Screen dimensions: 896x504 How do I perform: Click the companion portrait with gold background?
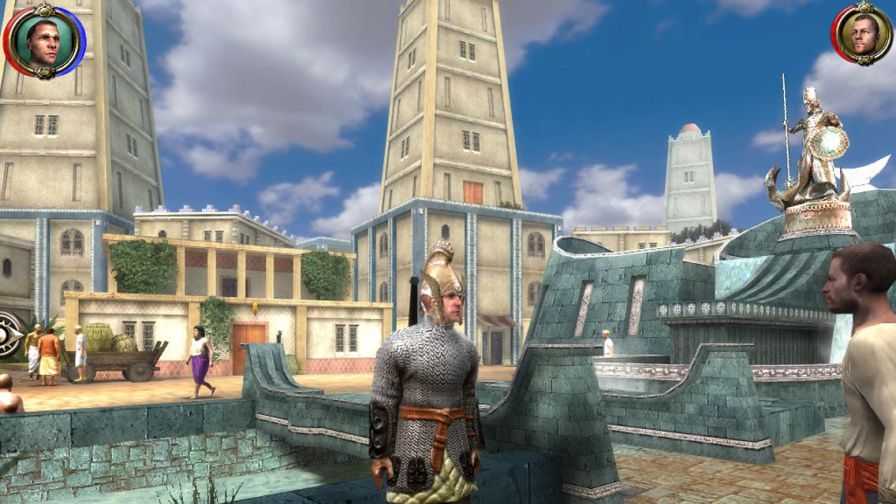[x=861, y=33]
